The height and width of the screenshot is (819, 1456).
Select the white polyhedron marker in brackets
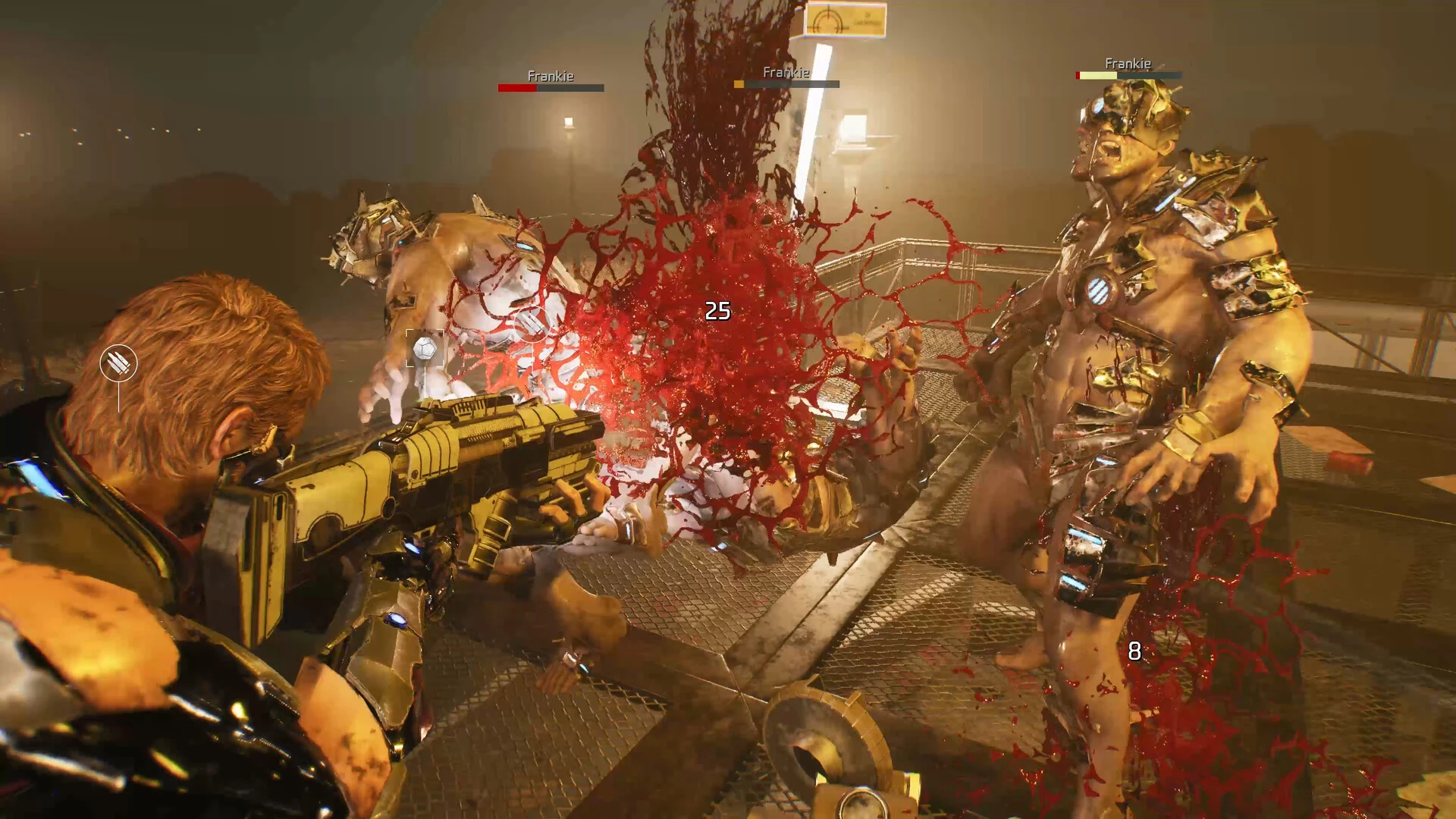(424, 349)
